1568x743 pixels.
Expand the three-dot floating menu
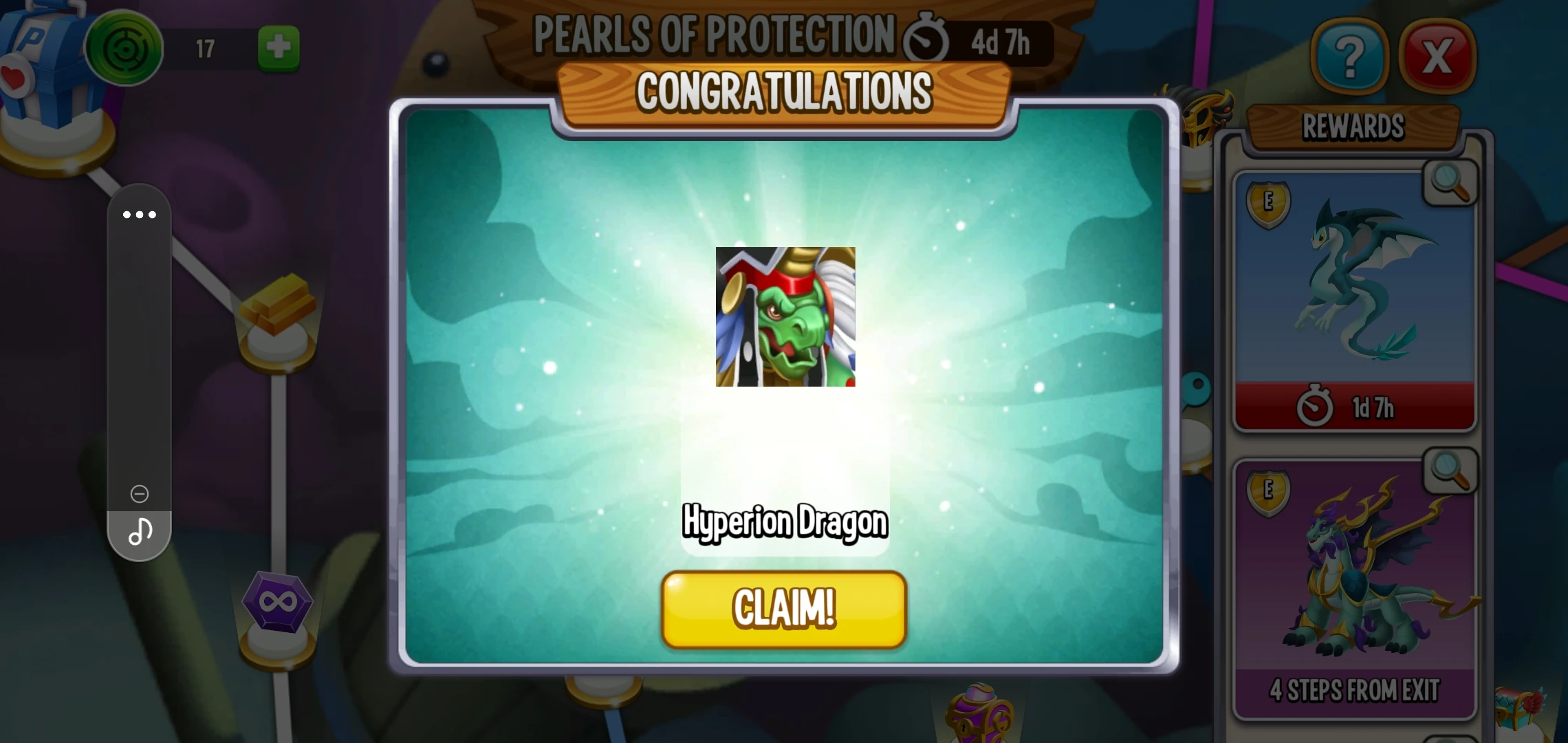(x=139, y=215)
